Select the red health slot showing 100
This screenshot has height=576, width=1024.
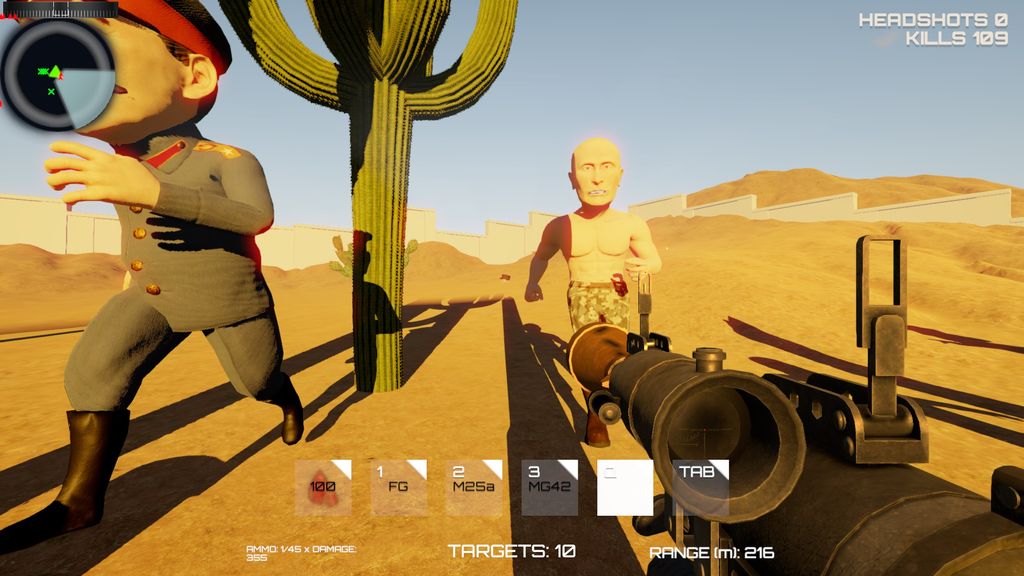point(323,487)
